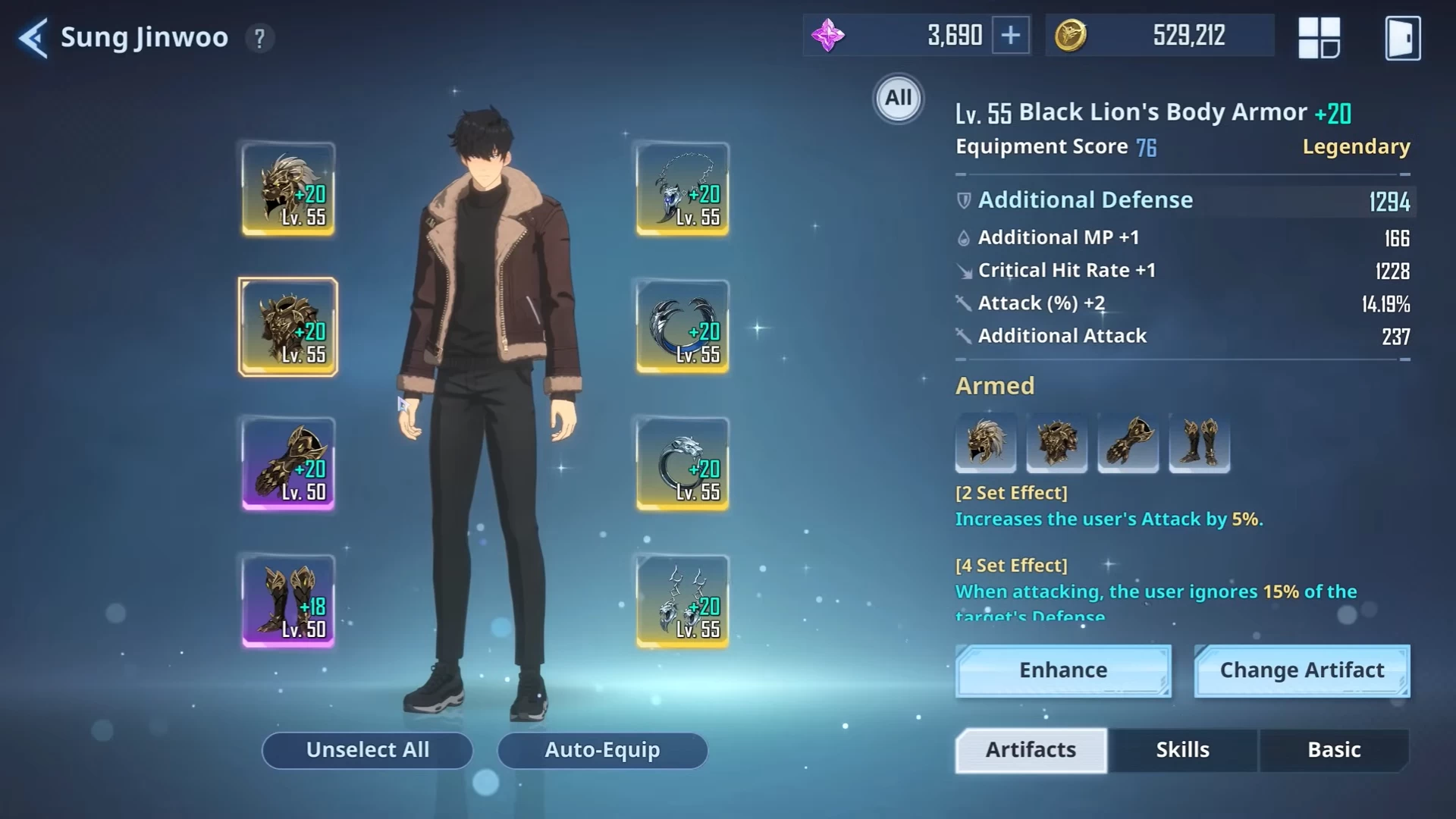Switch to the Skills tab
The height and width of the screenshot is (819, 1456).
1182,750
